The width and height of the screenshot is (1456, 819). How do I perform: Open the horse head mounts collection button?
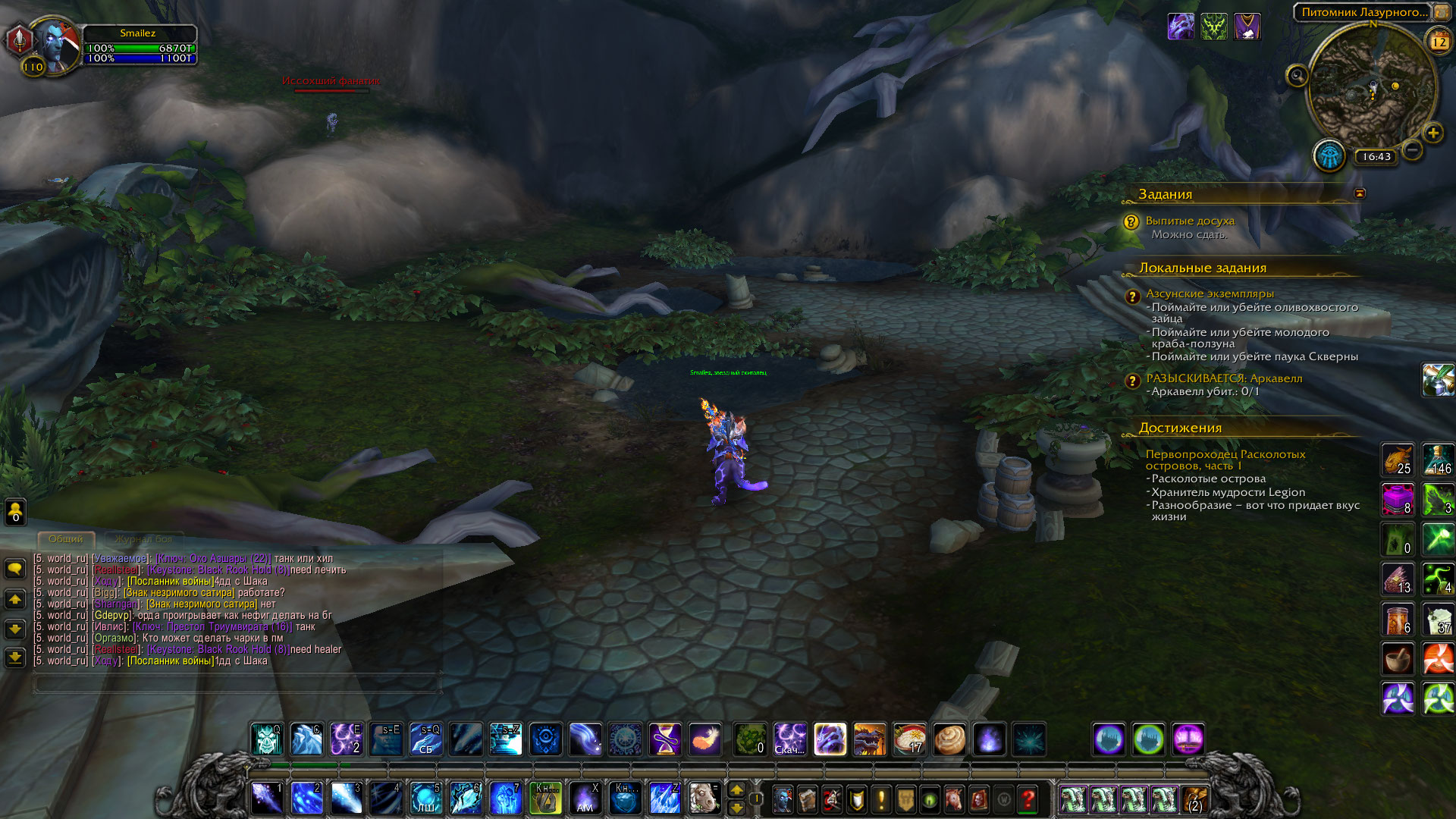(x=954, y=799)
